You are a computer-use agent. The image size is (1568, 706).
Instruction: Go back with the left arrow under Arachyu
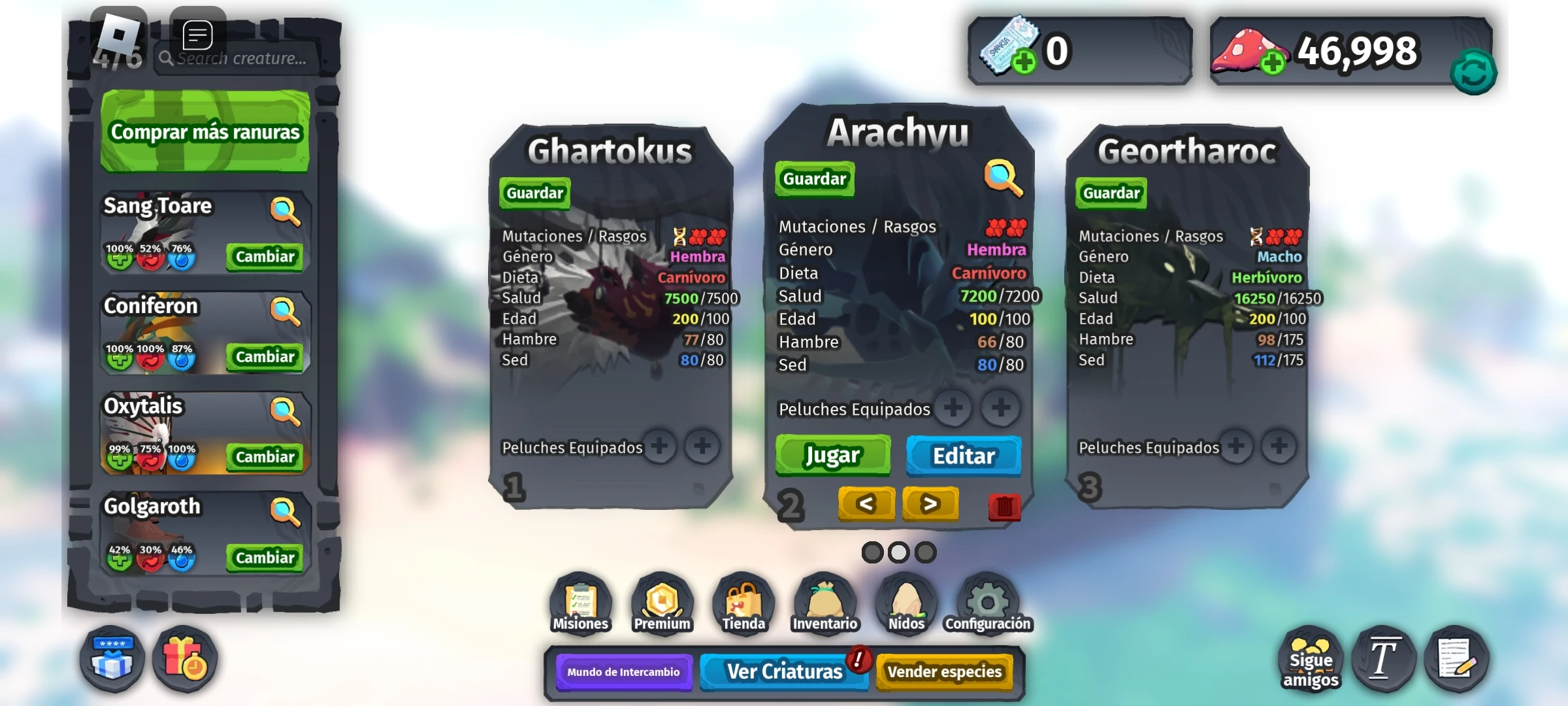pos(866,504)
